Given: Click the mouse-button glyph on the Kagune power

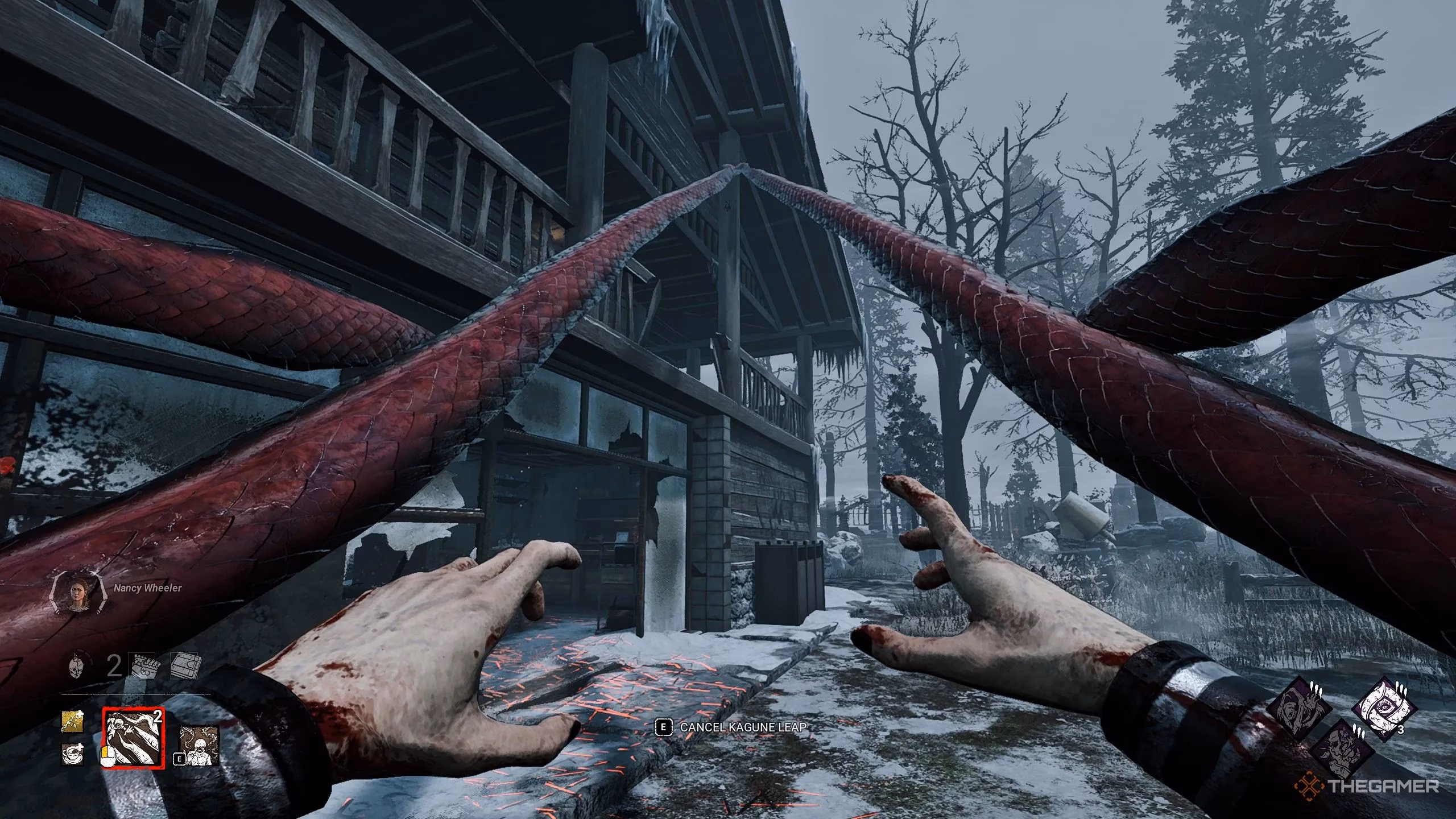Looking at the screenshot, I should 107,756.
